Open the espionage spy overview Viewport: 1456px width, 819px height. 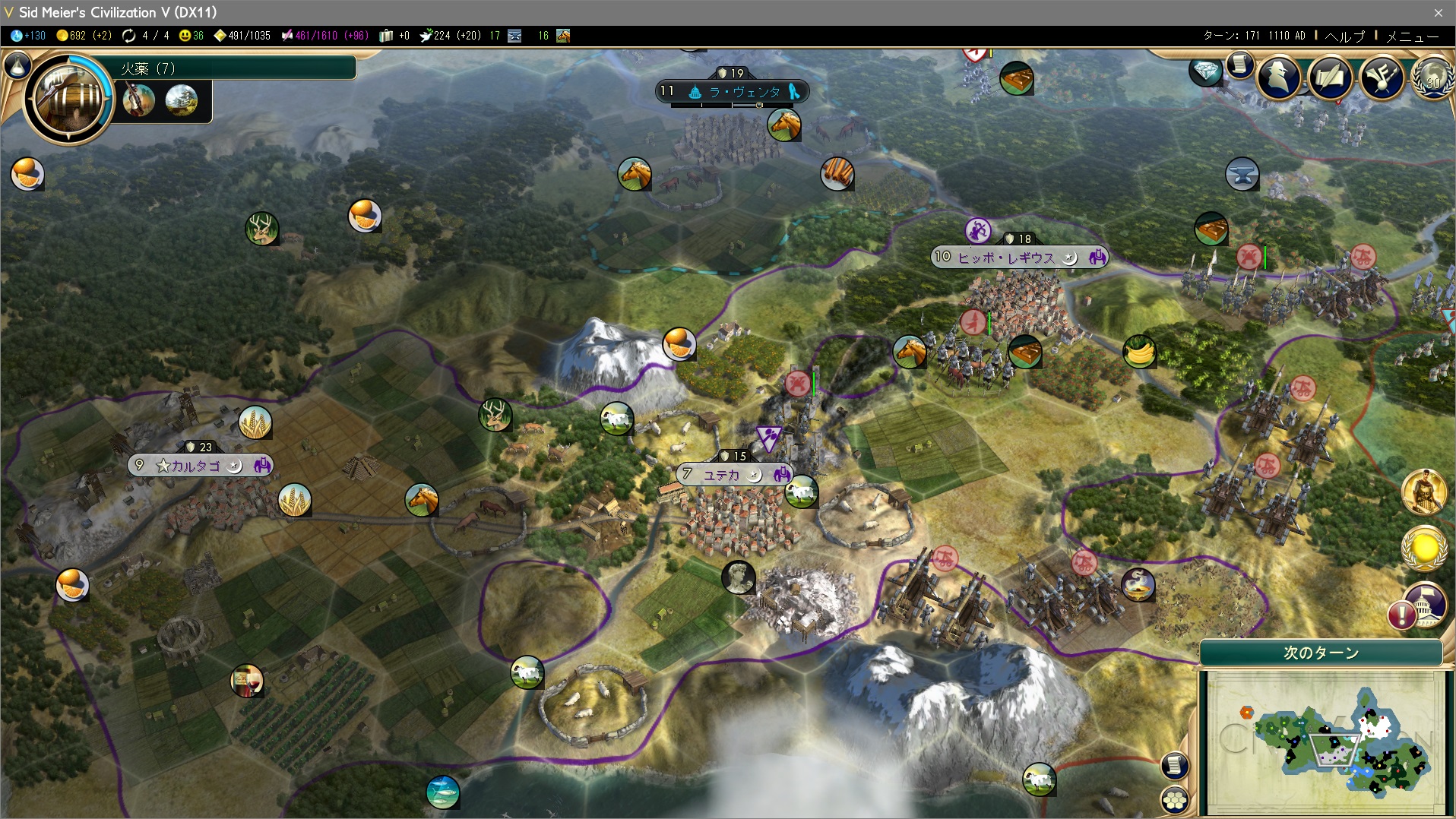(x=1278, y=76)
